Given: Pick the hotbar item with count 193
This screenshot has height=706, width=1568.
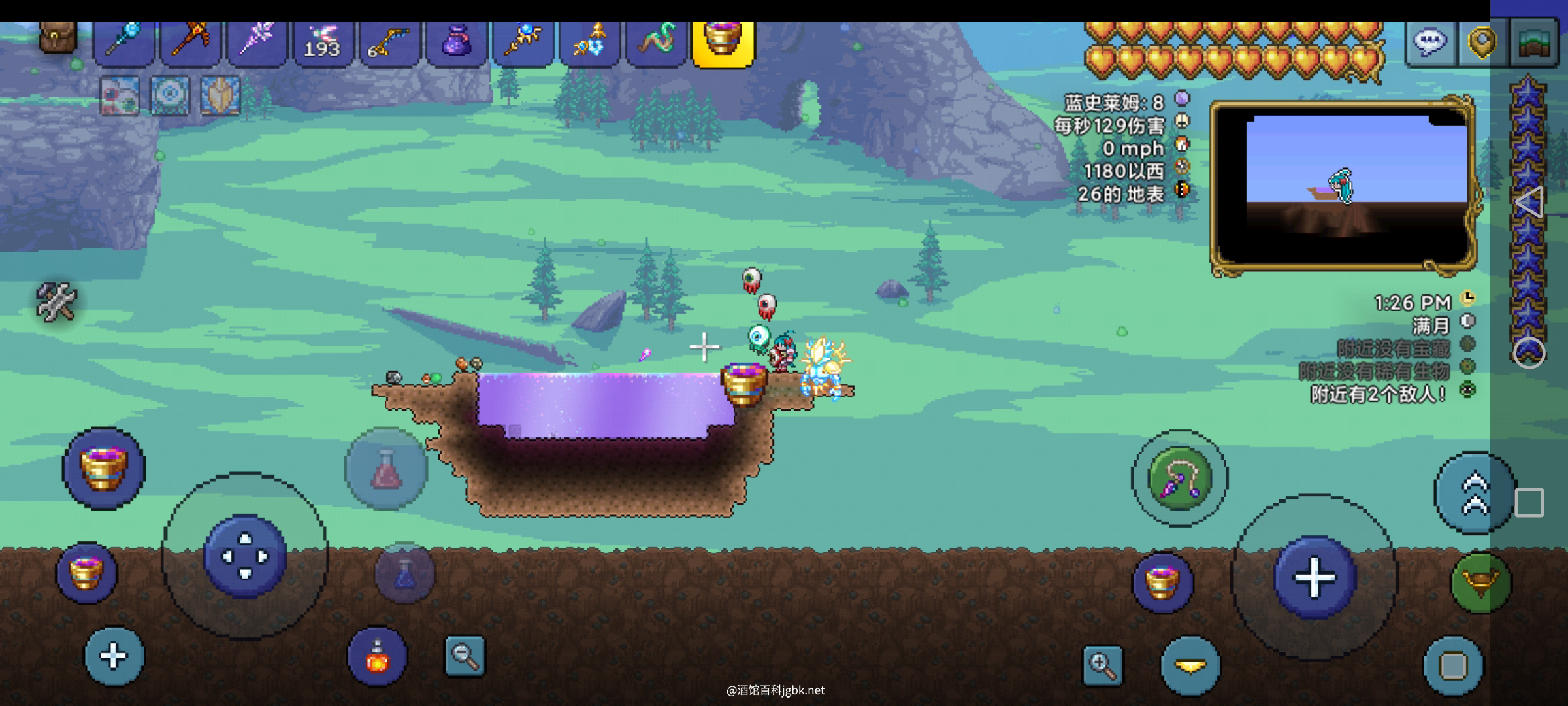Looking at the screenshot, I should click(323, 42).
